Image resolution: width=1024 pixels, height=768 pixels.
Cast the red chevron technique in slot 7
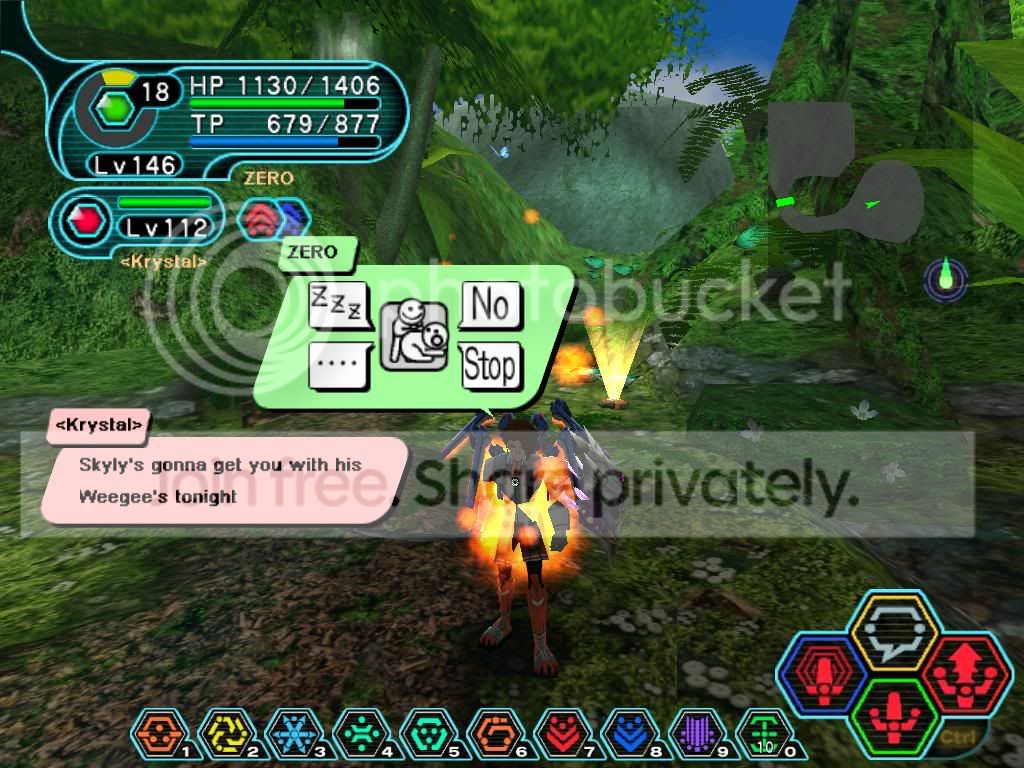(x=557, y=736)
